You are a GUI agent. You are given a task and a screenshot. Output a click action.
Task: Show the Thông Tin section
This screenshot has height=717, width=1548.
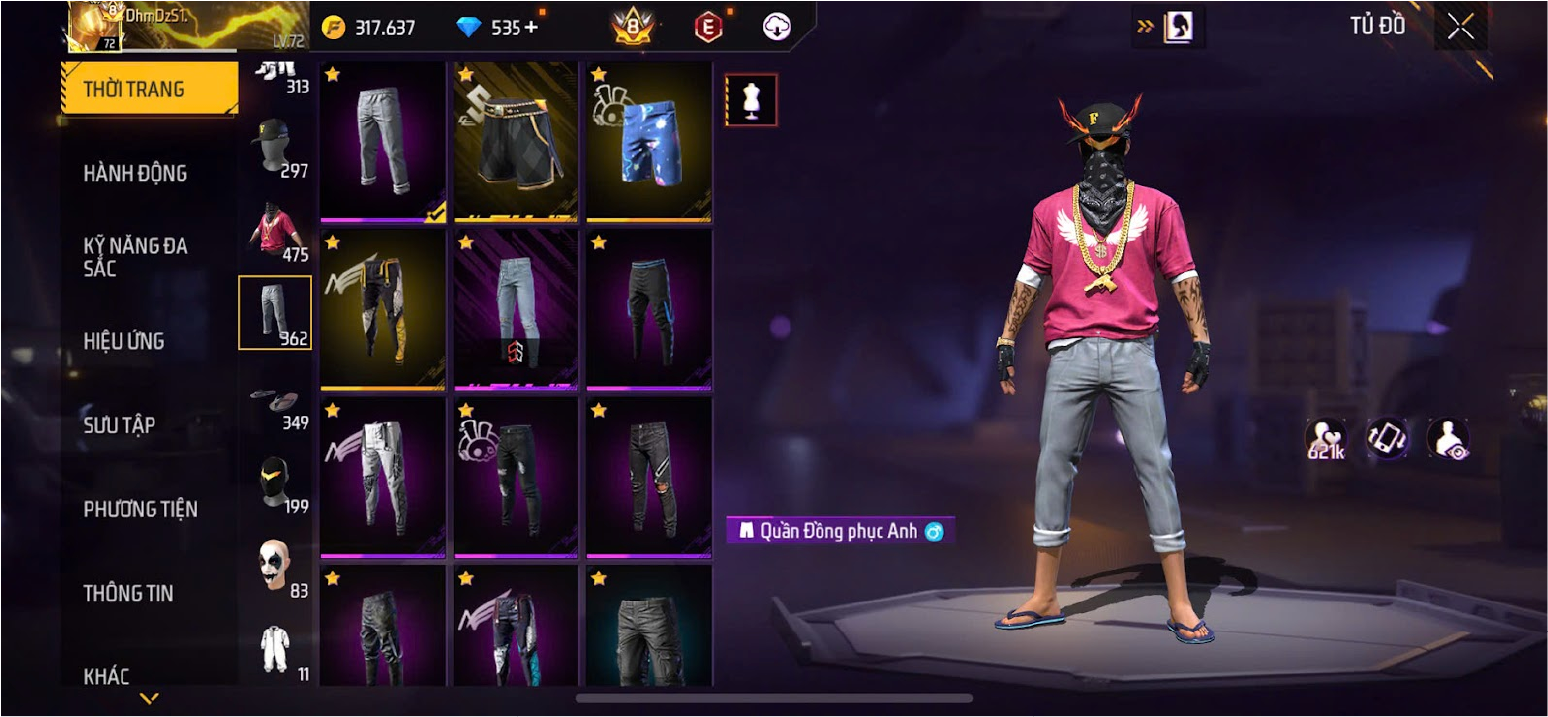[x=128, y=593]
